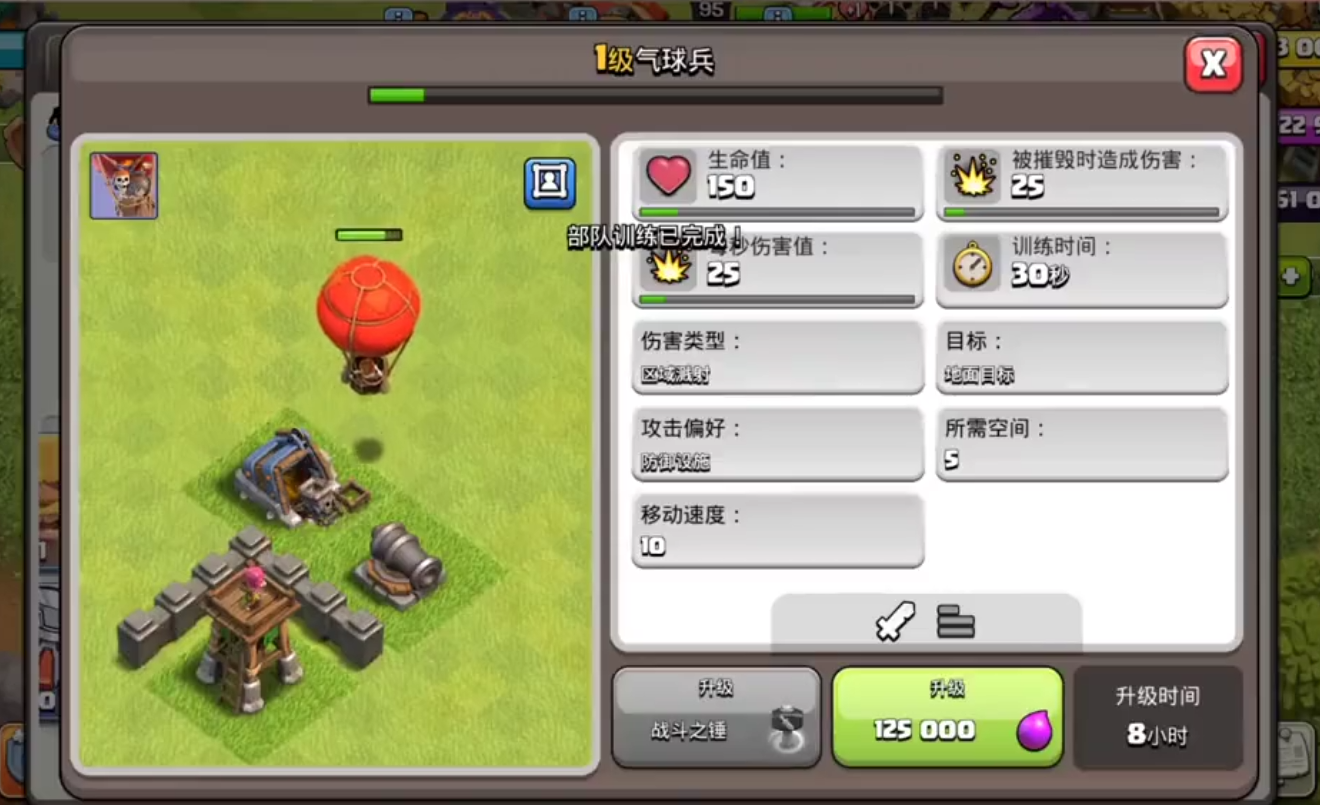Switch to the sword combat stats tab

[x=893, y=622]
